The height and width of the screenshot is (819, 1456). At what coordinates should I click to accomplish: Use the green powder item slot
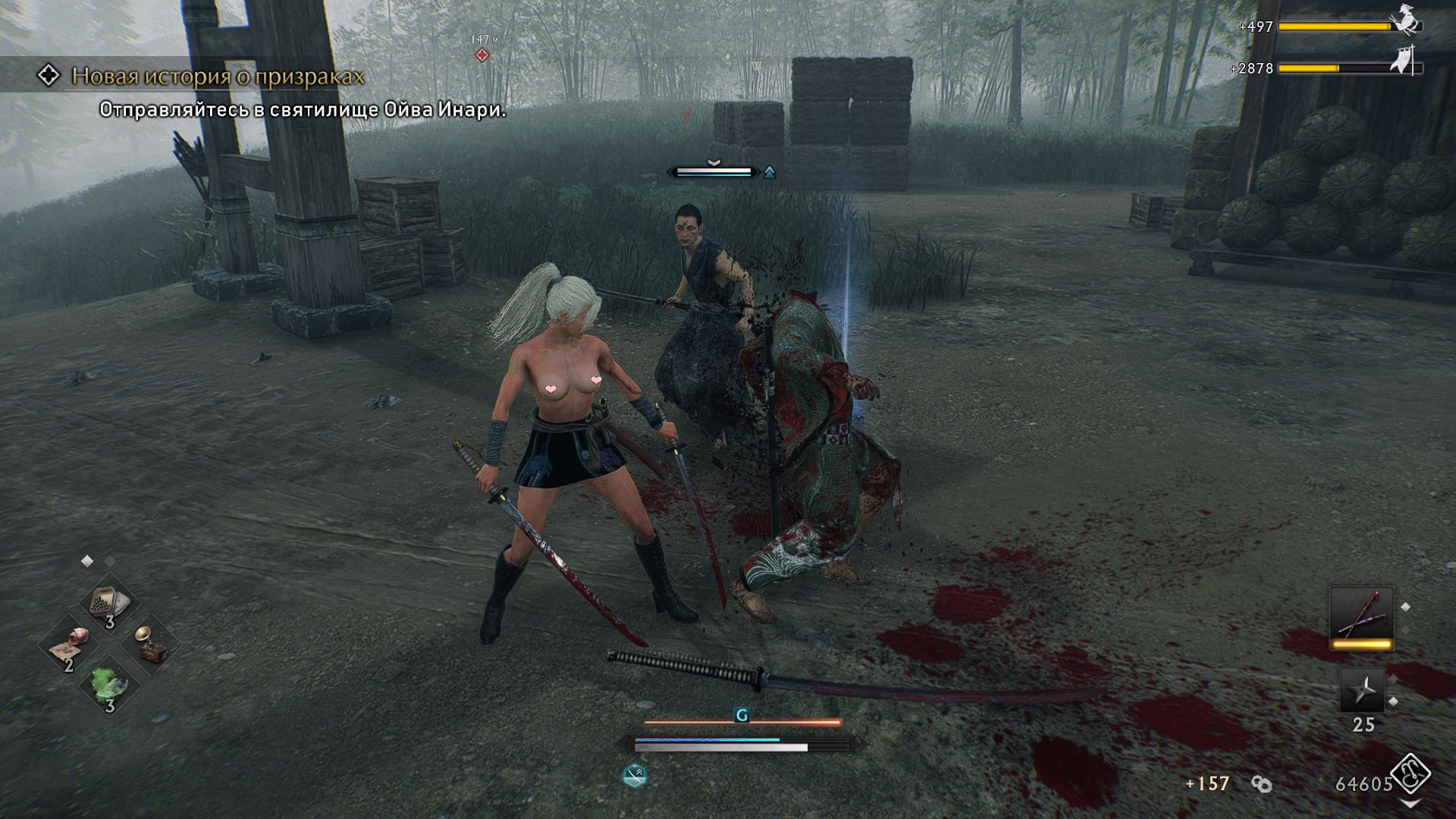coord(109,684)
